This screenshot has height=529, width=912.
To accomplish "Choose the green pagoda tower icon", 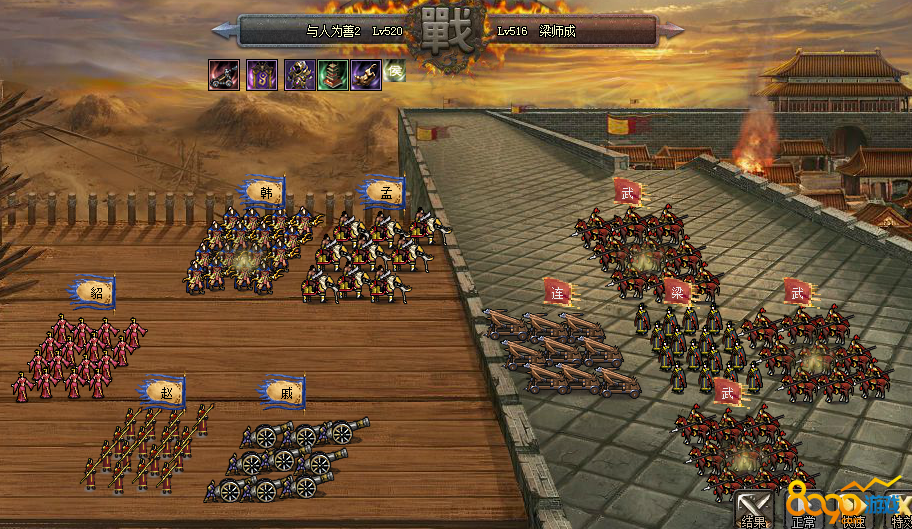I will pyautogui.click(x=332, y=74).
